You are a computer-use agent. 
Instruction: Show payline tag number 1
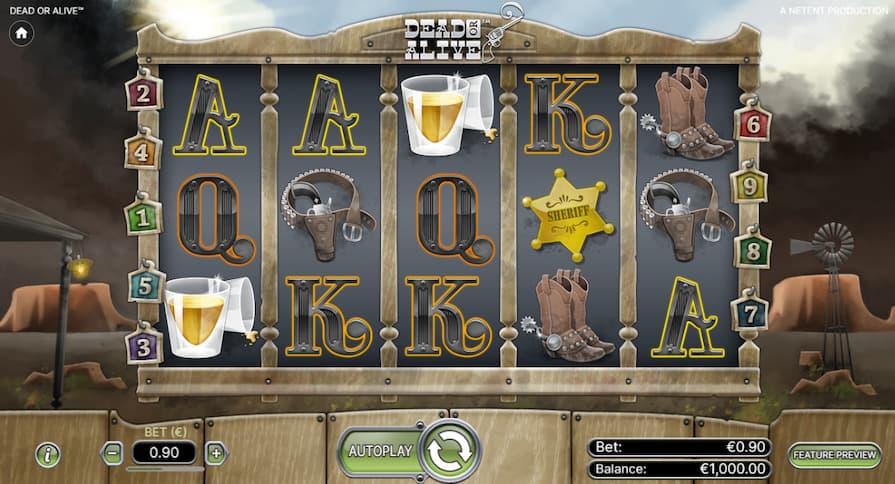143,216
